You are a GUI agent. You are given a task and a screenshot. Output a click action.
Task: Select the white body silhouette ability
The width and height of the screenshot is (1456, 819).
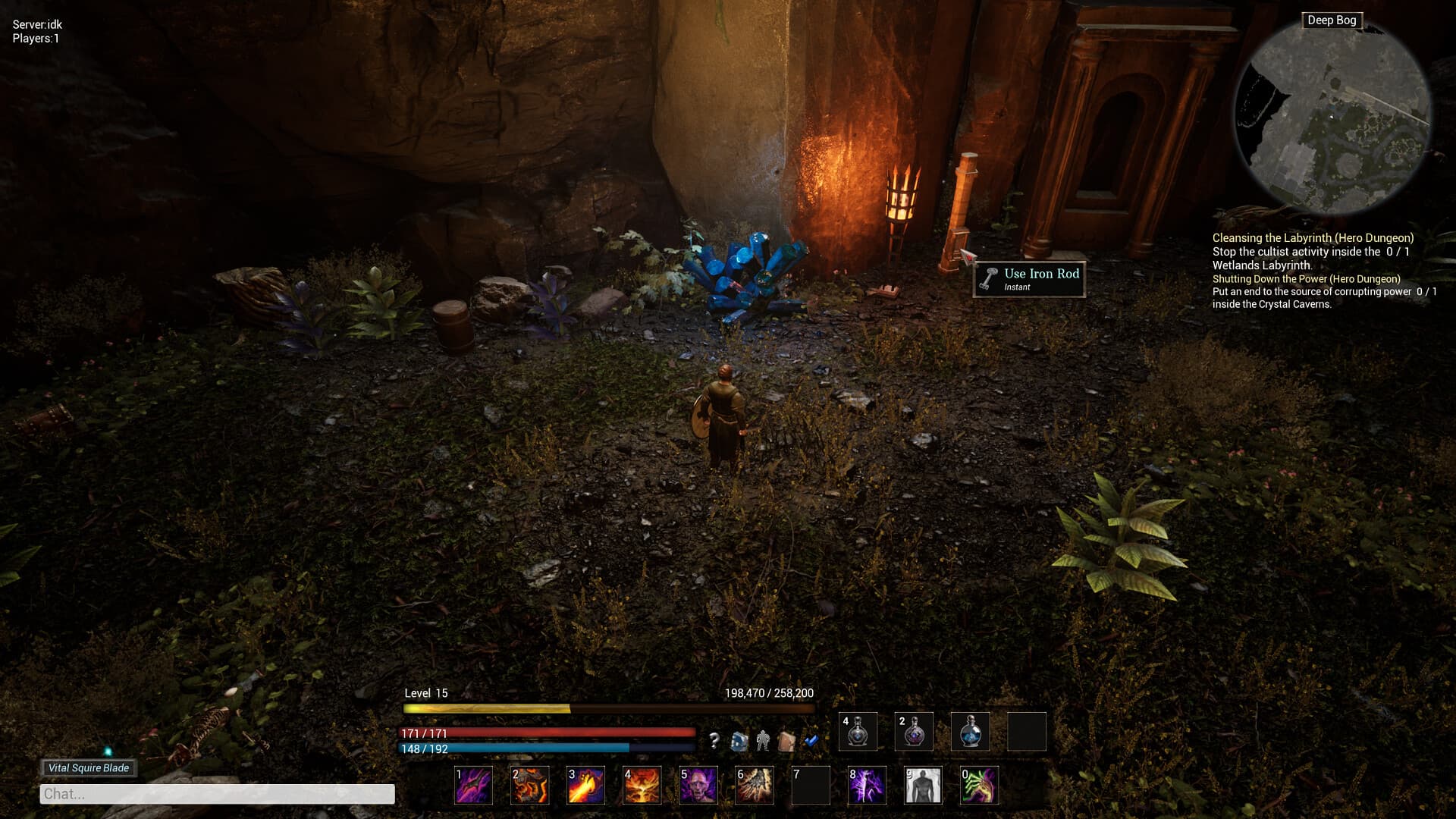[x=923, y=785]
